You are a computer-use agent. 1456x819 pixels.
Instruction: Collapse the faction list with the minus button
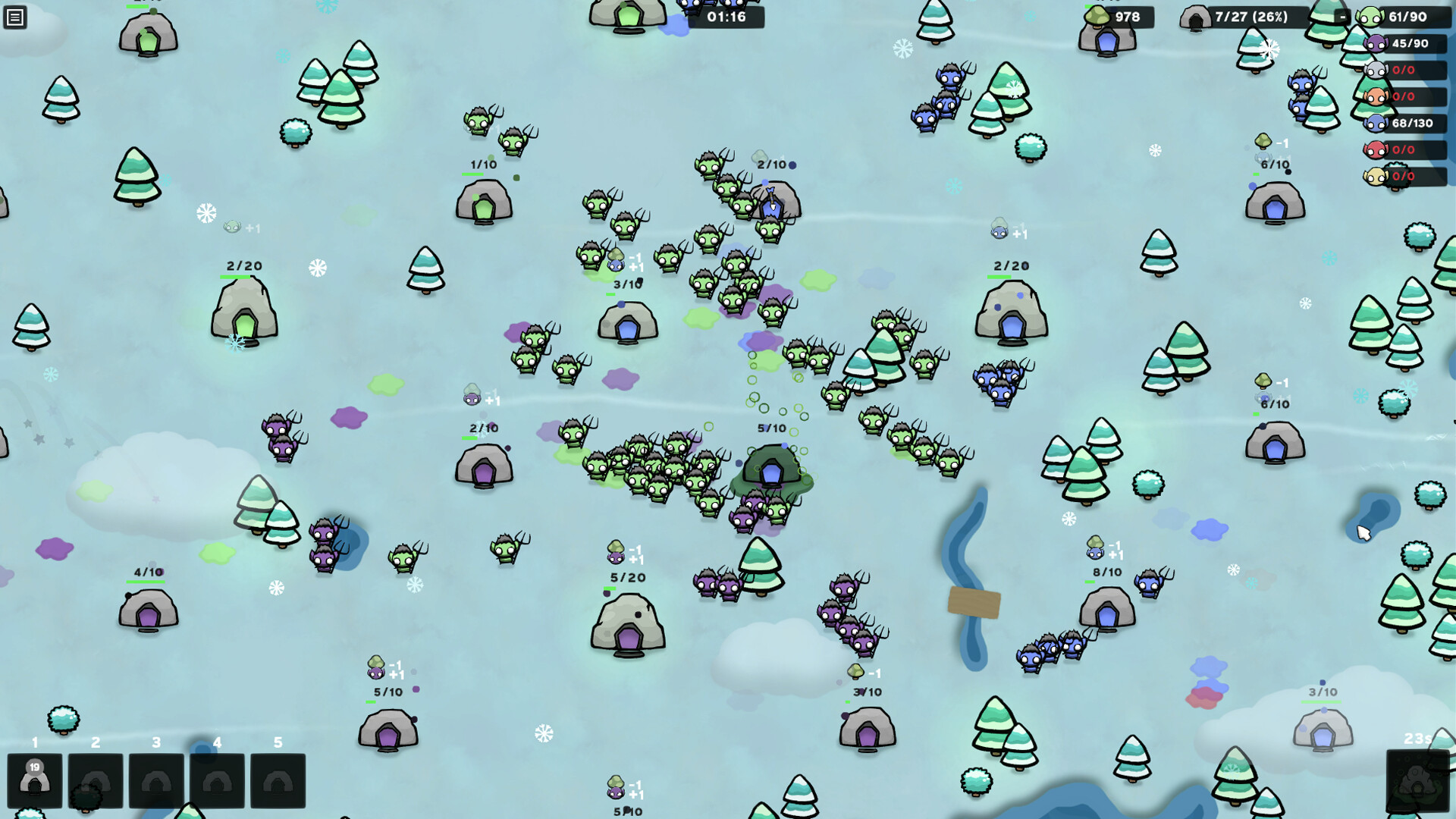pos(1343,17)
